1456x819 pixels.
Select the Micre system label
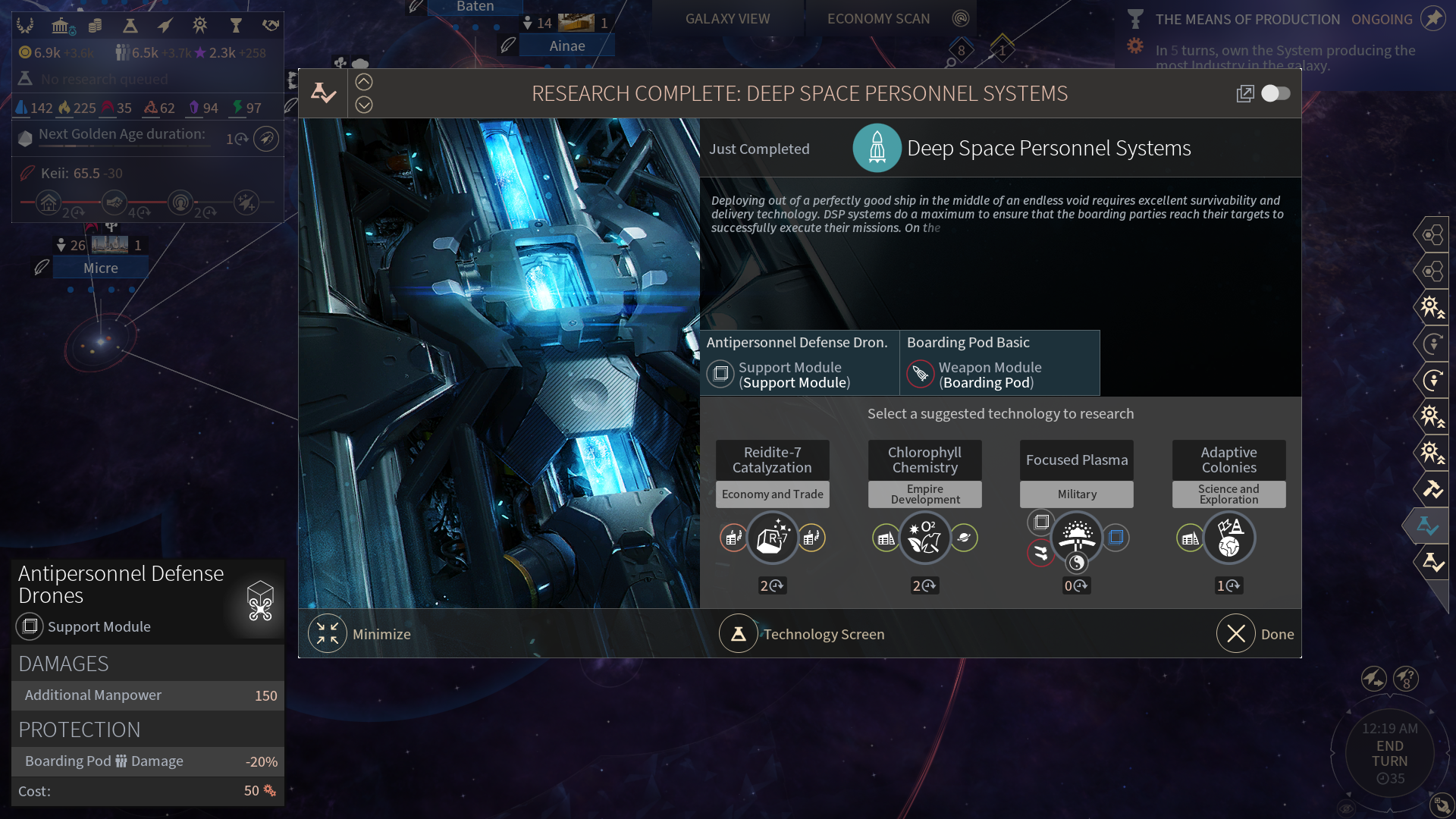101,268
